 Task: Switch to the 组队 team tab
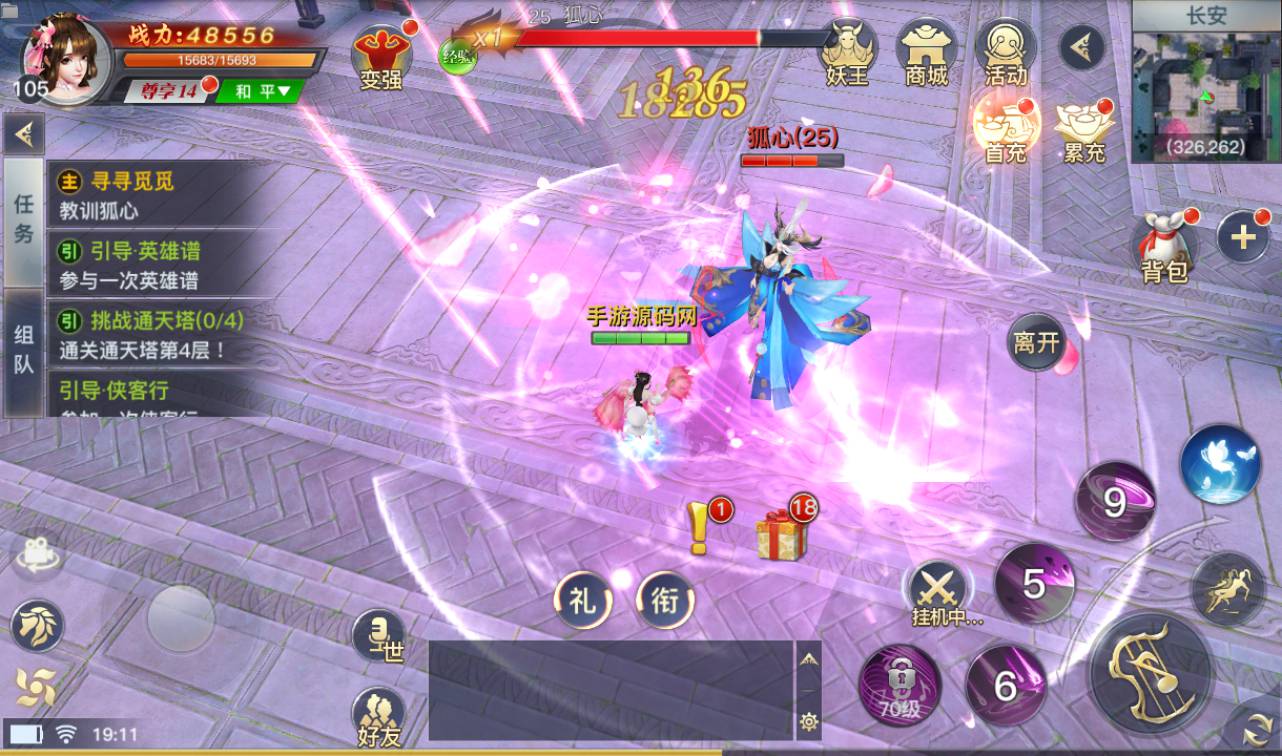click(x=23, y=350)
